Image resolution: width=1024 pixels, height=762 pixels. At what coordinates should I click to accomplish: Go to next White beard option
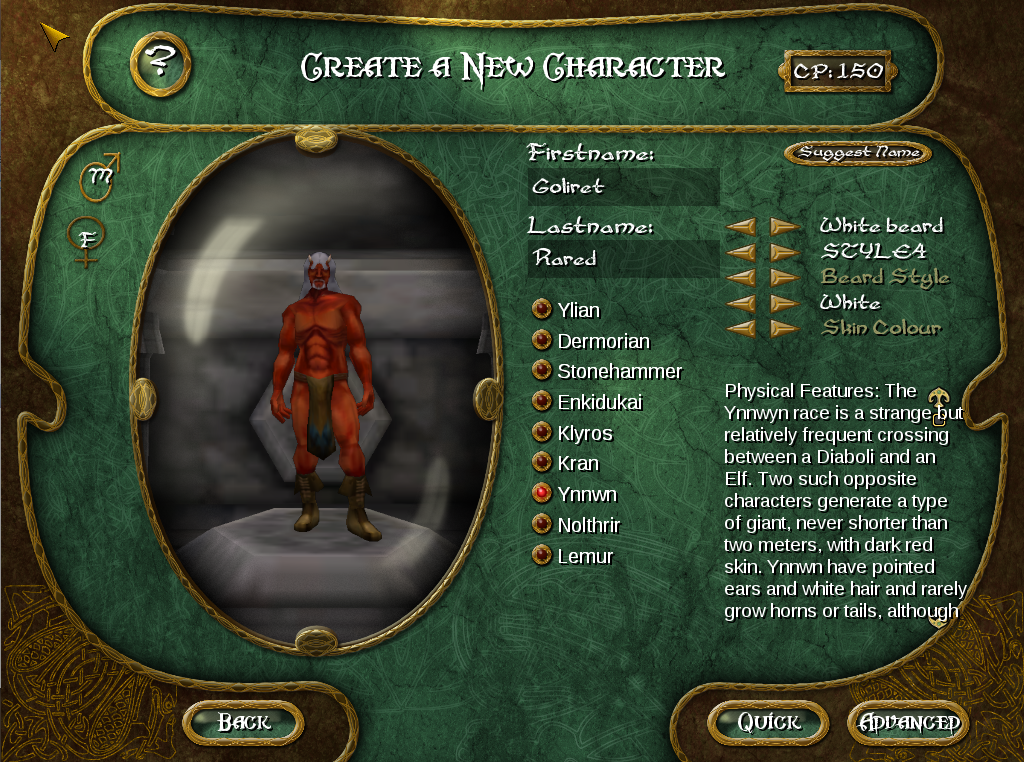click(785, 227)
